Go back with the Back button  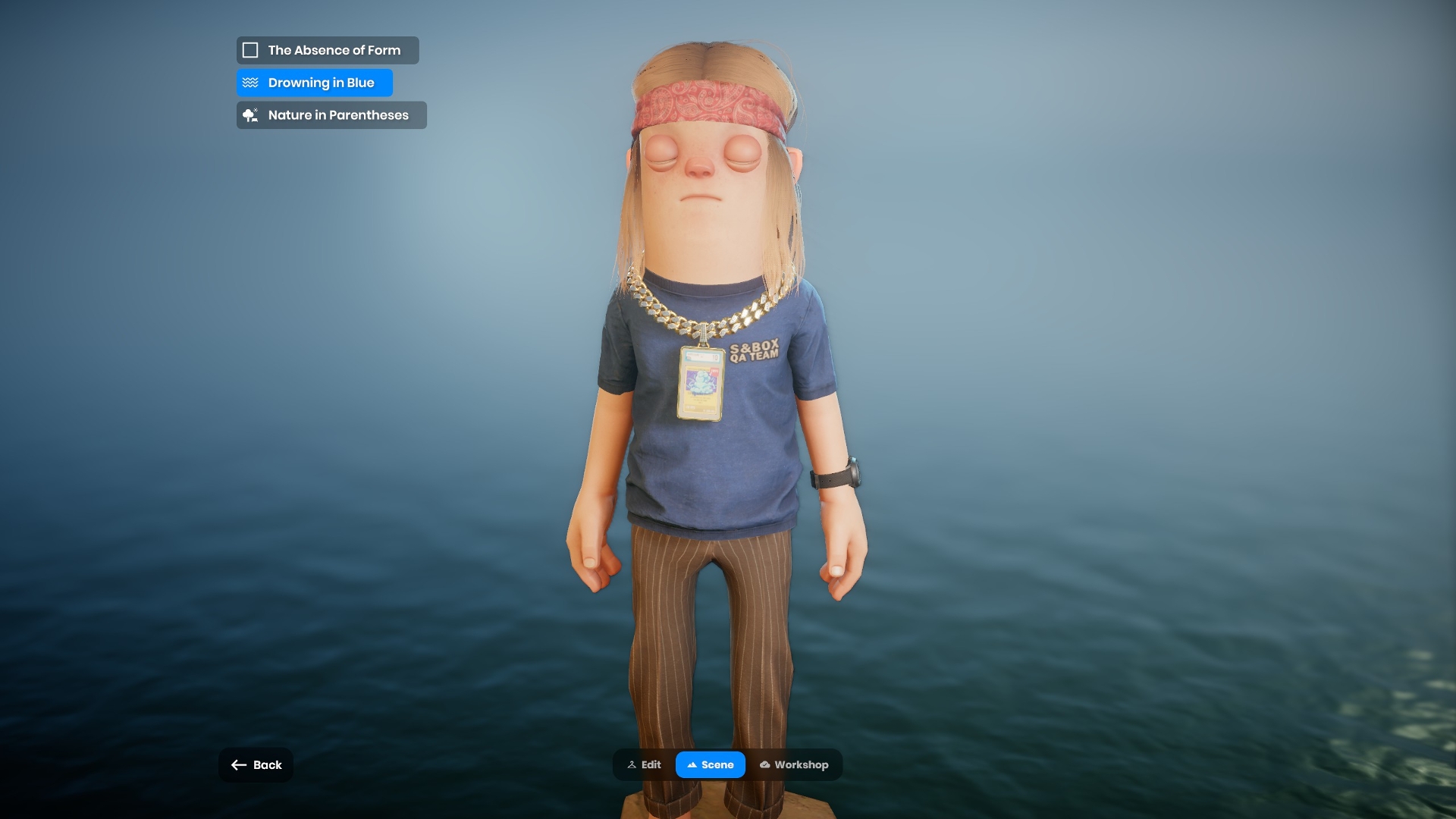(256, 764)
